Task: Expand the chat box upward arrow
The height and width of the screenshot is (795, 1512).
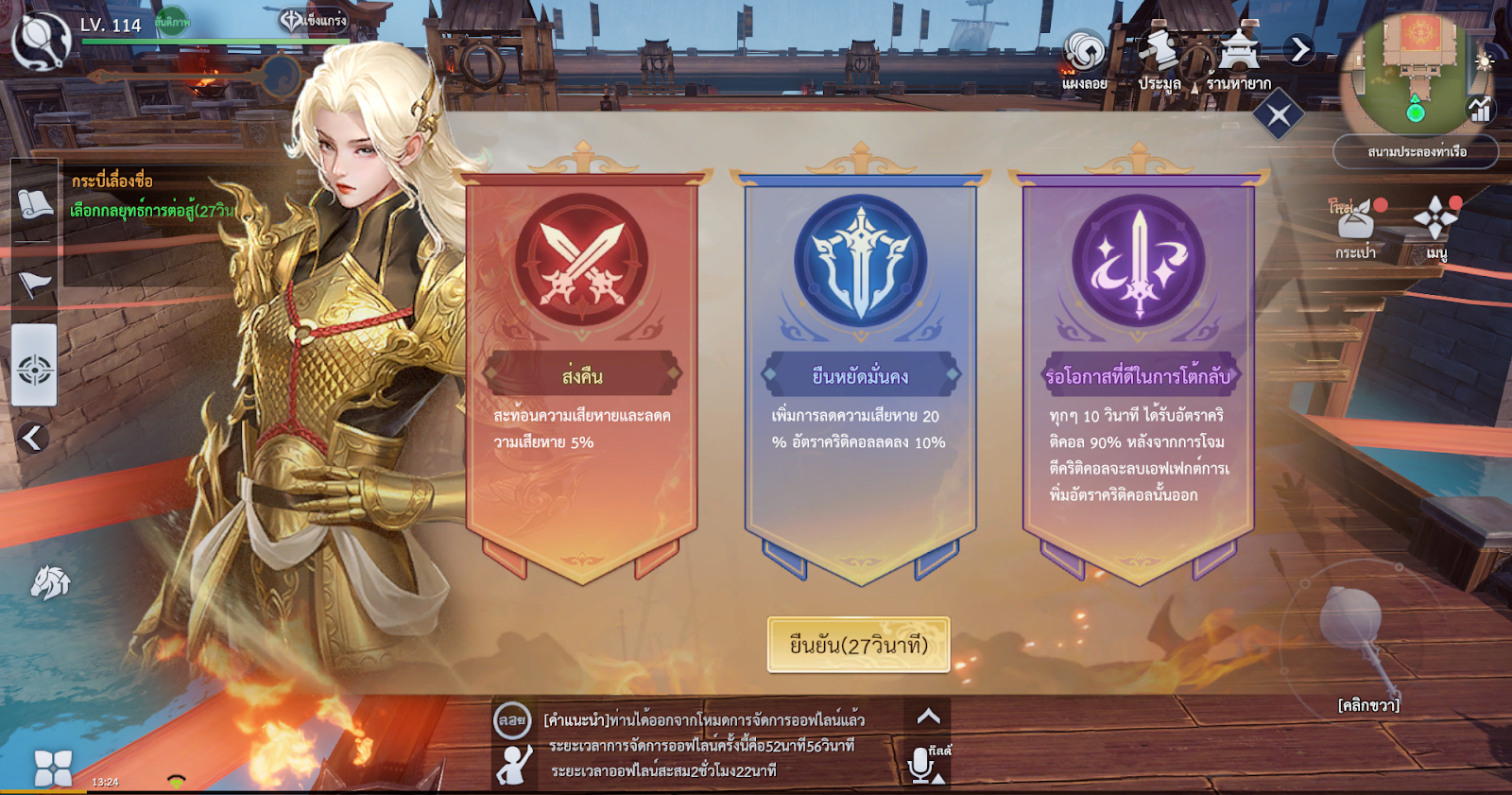Action: [x=928, y=717]
